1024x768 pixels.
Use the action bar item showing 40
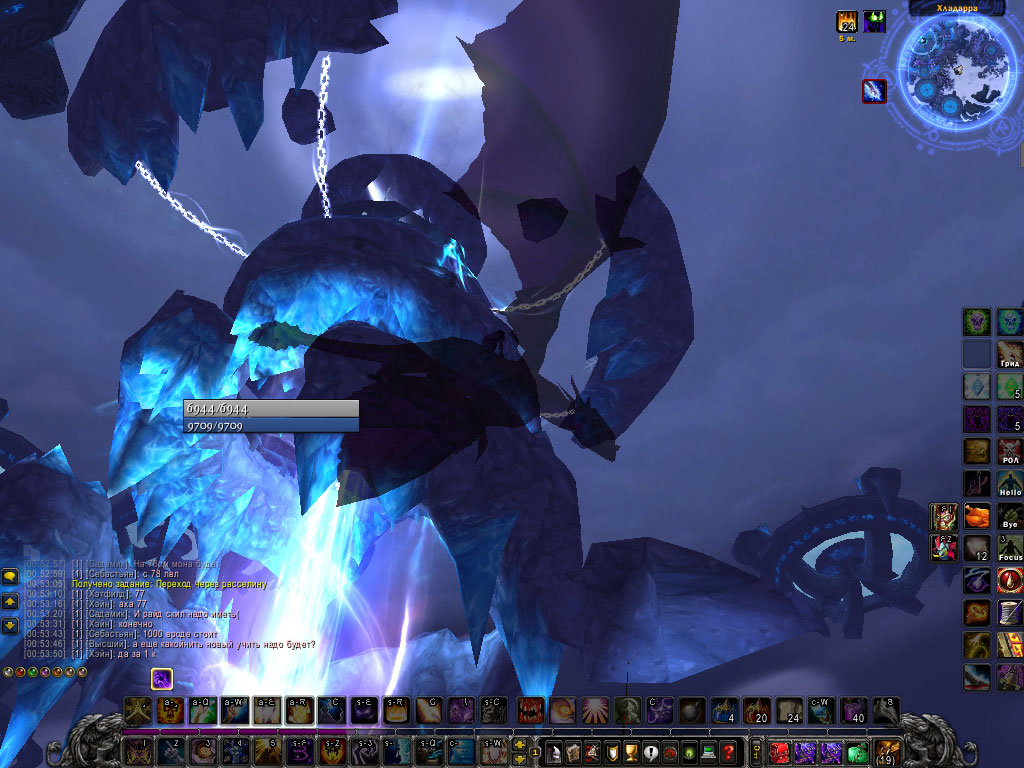coord(853,710)
